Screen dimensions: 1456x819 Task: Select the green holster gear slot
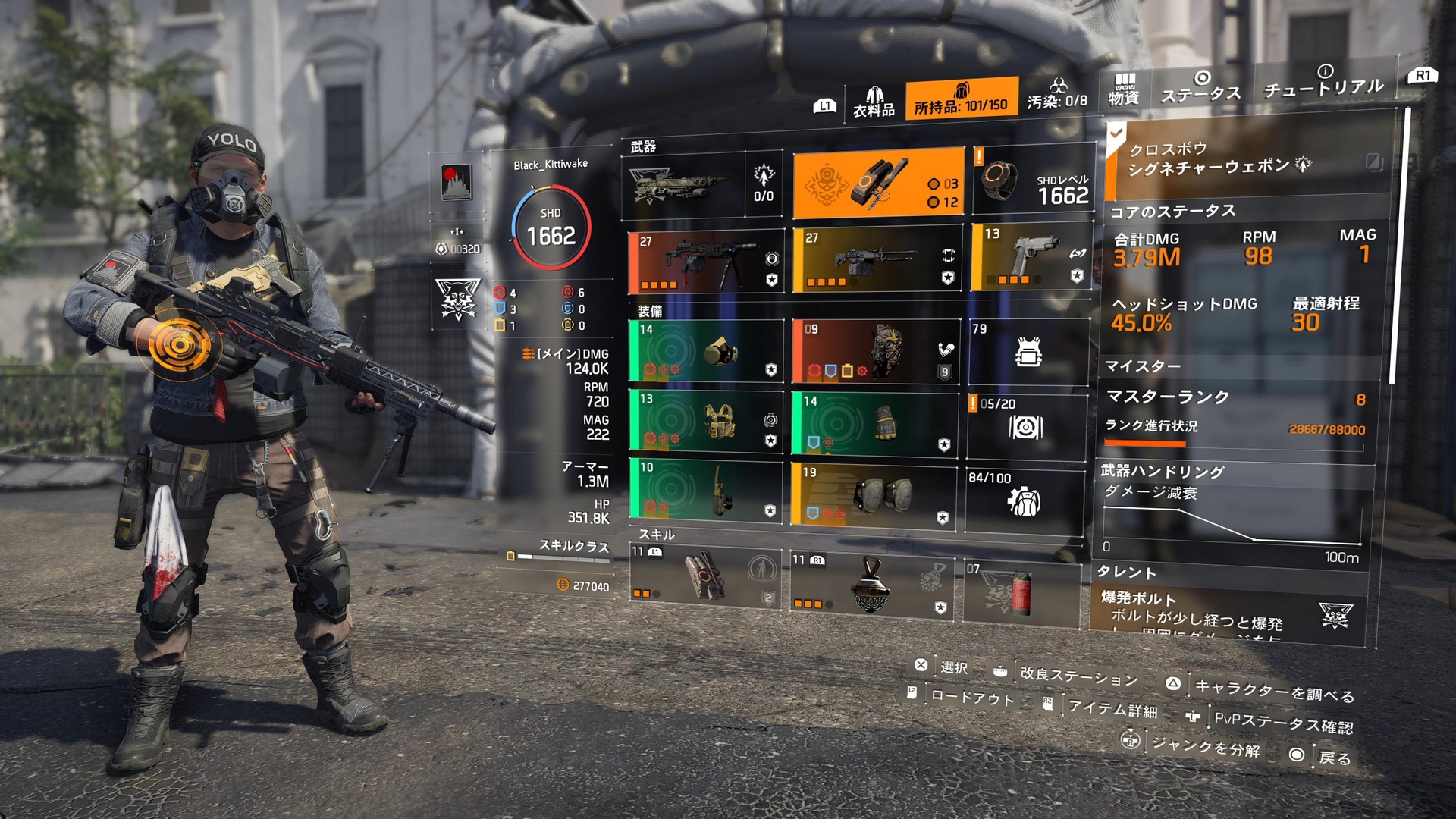pos(706,490)
